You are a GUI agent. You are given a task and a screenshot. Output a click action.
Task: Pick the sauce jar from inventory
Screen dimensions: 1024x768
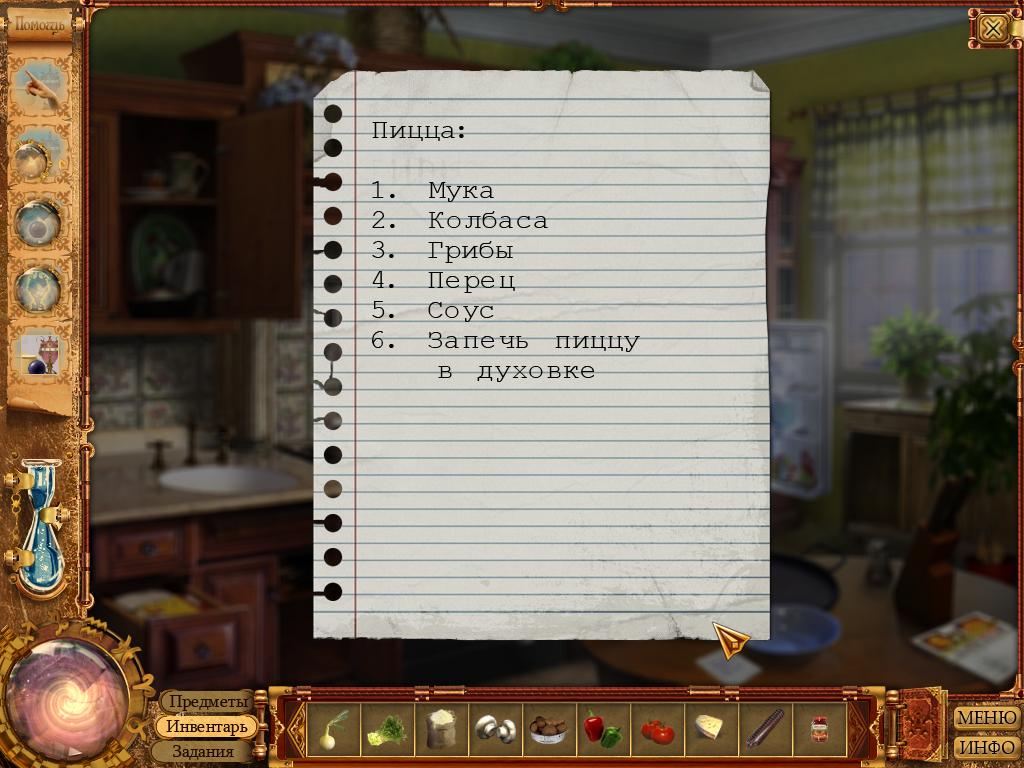coord(820,728)
